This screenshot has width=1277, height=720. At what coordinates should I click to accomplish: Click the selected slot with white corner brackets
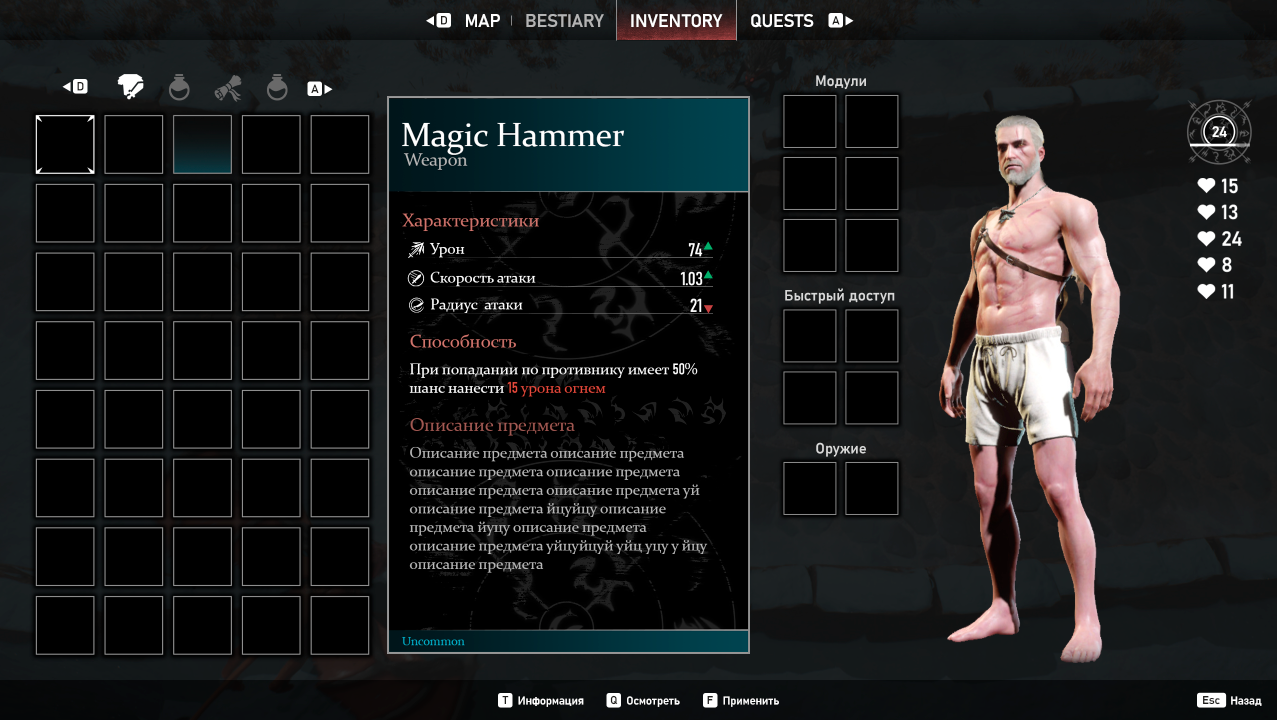coord(65,144)
